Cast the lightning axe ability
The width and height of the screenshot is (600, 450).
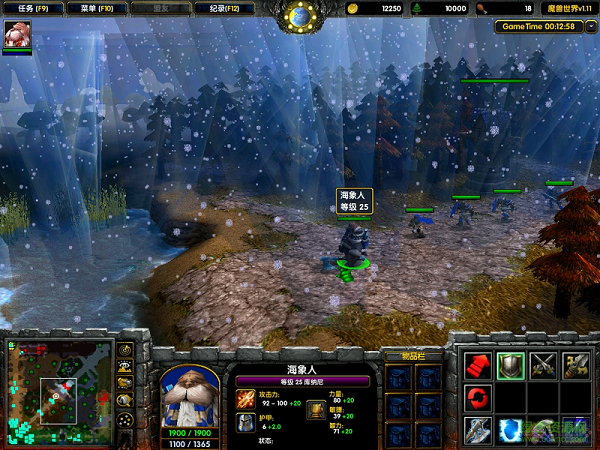click(477, 431)
